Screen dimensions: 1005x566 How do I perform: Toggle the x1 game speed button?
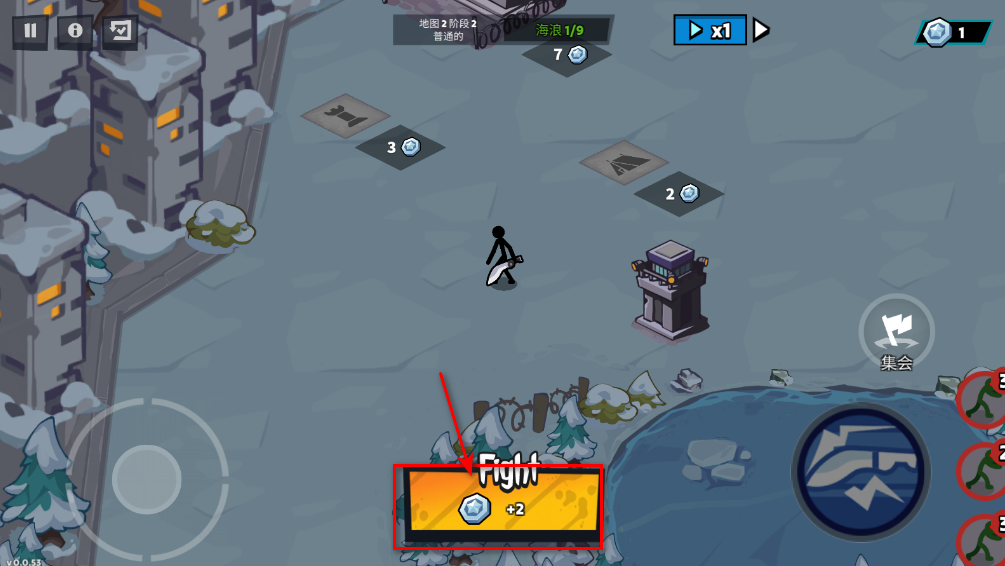coord(710,30)
